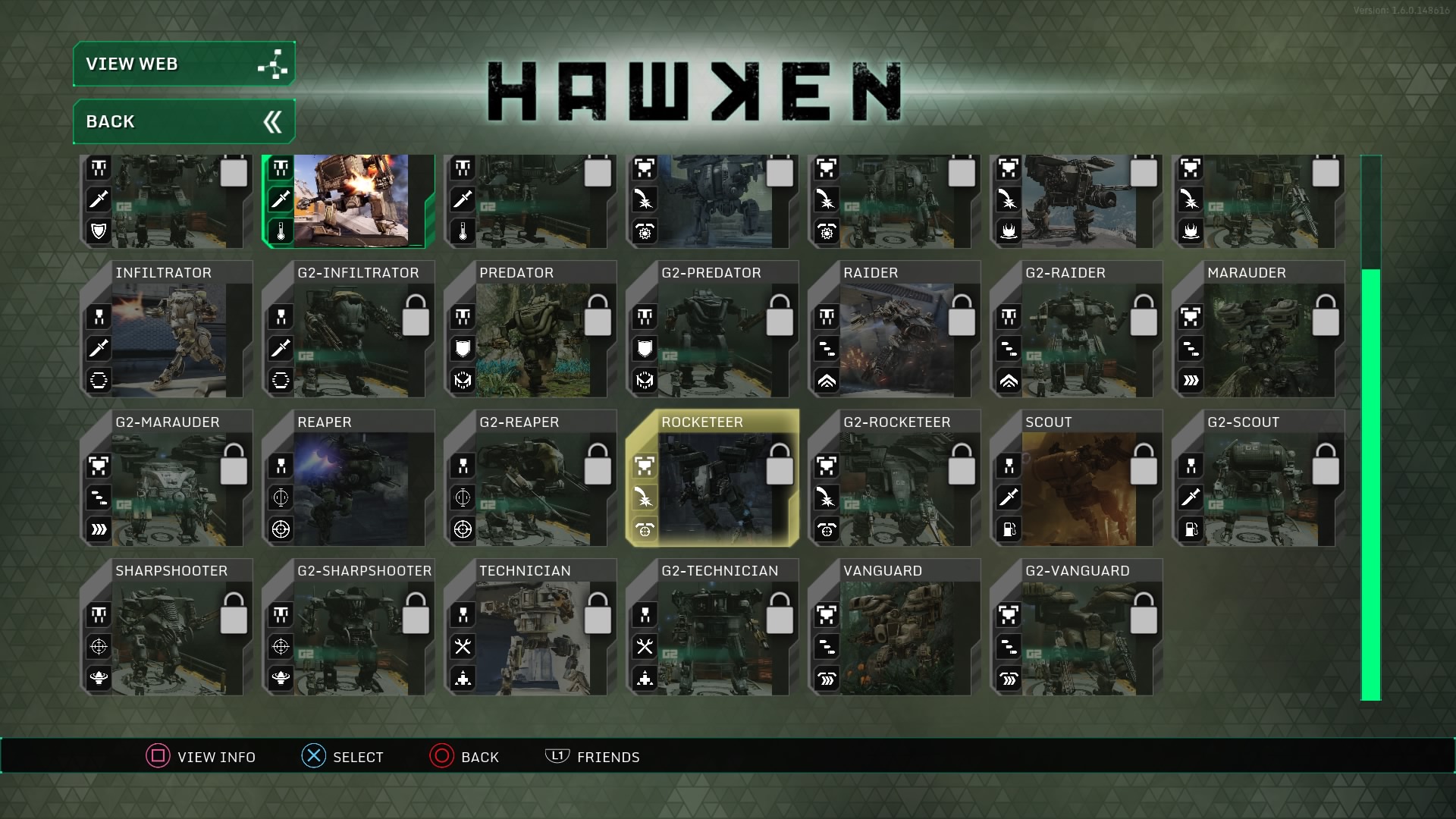
Task: Click the double-chevron arrows on the BACK button
Action: [x=273, y=121]
